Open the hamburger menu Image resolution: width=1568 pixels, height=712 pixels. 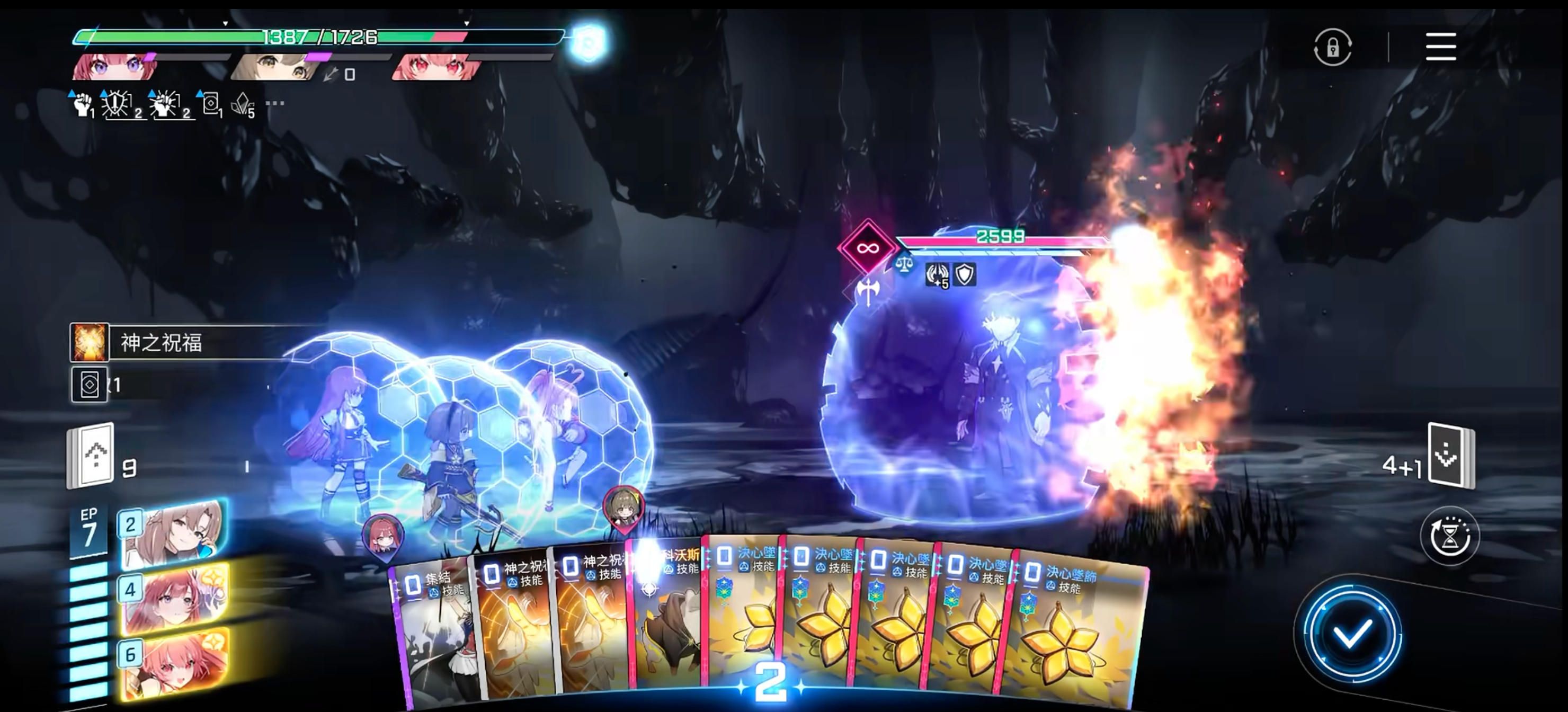point(1440,47)
